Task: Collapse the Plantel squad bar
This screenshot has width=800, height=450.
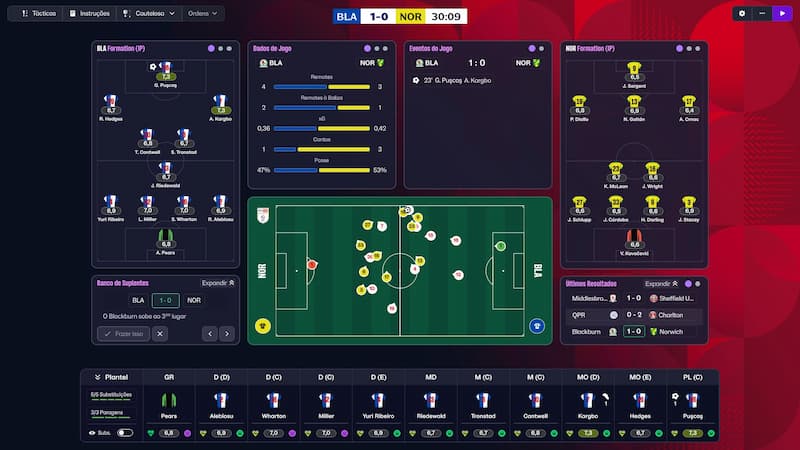Action: 98,378
